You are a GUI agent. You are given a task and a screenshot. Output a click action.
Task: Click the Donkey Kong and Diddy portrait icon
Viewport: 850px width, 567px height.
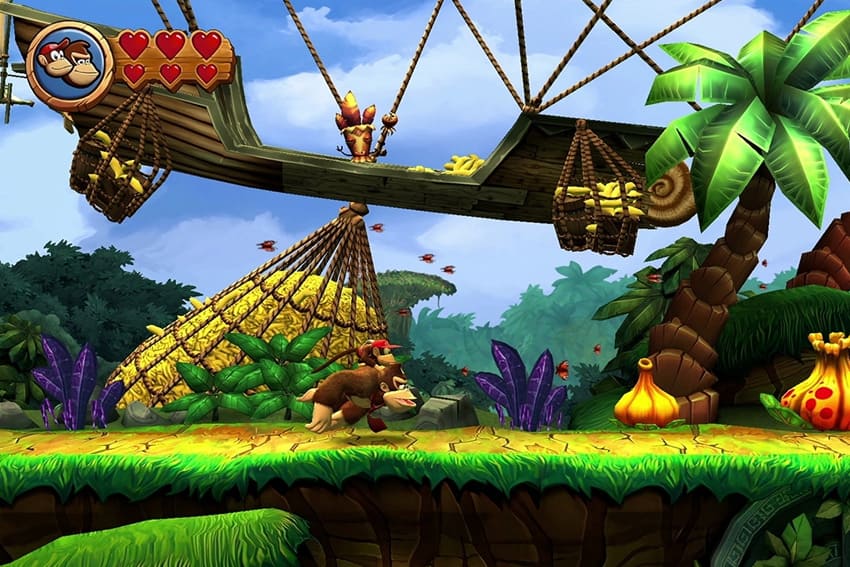(x=69, y=64)
